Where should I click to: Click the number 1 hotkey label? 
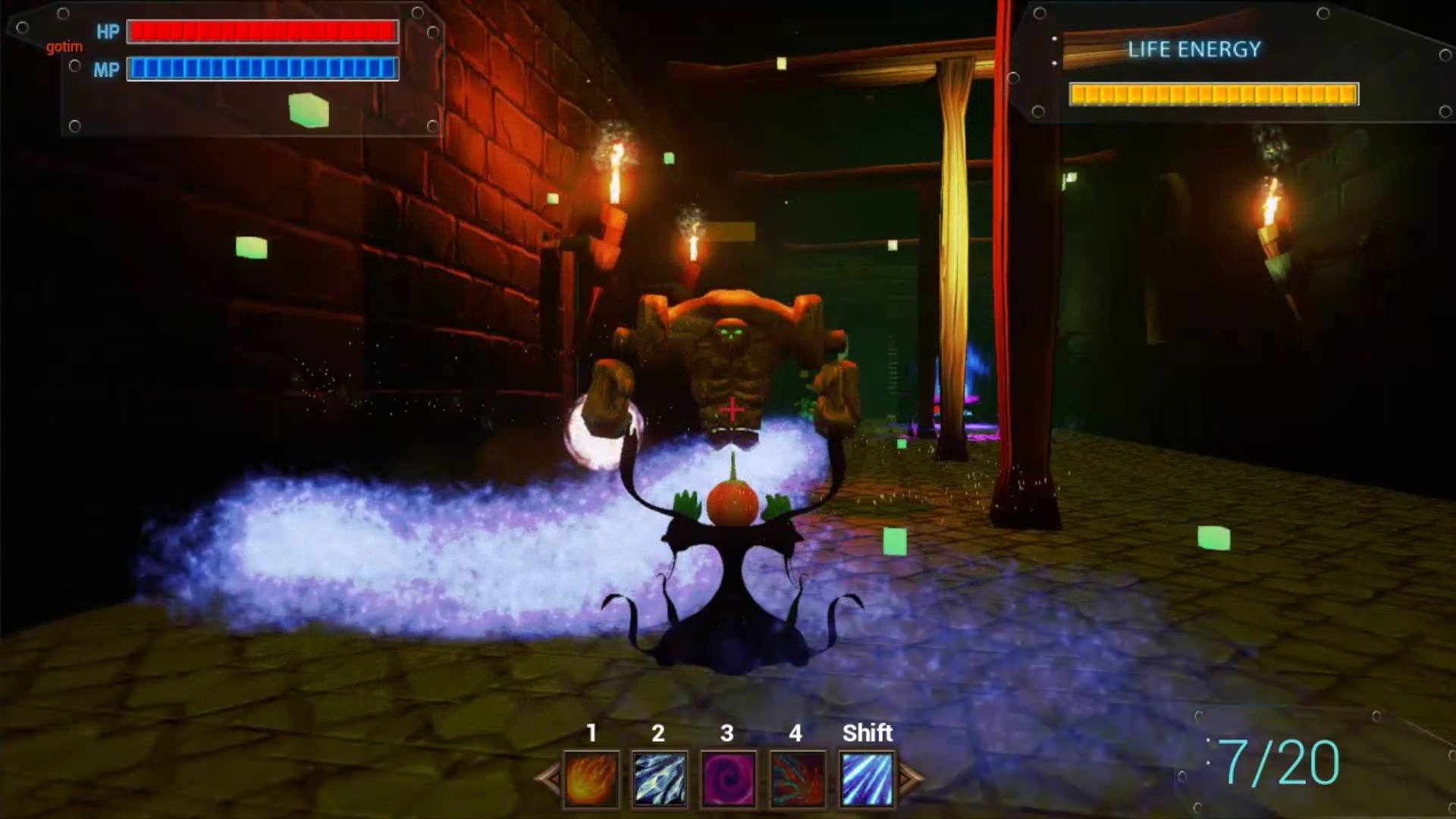tap(592, 733)
